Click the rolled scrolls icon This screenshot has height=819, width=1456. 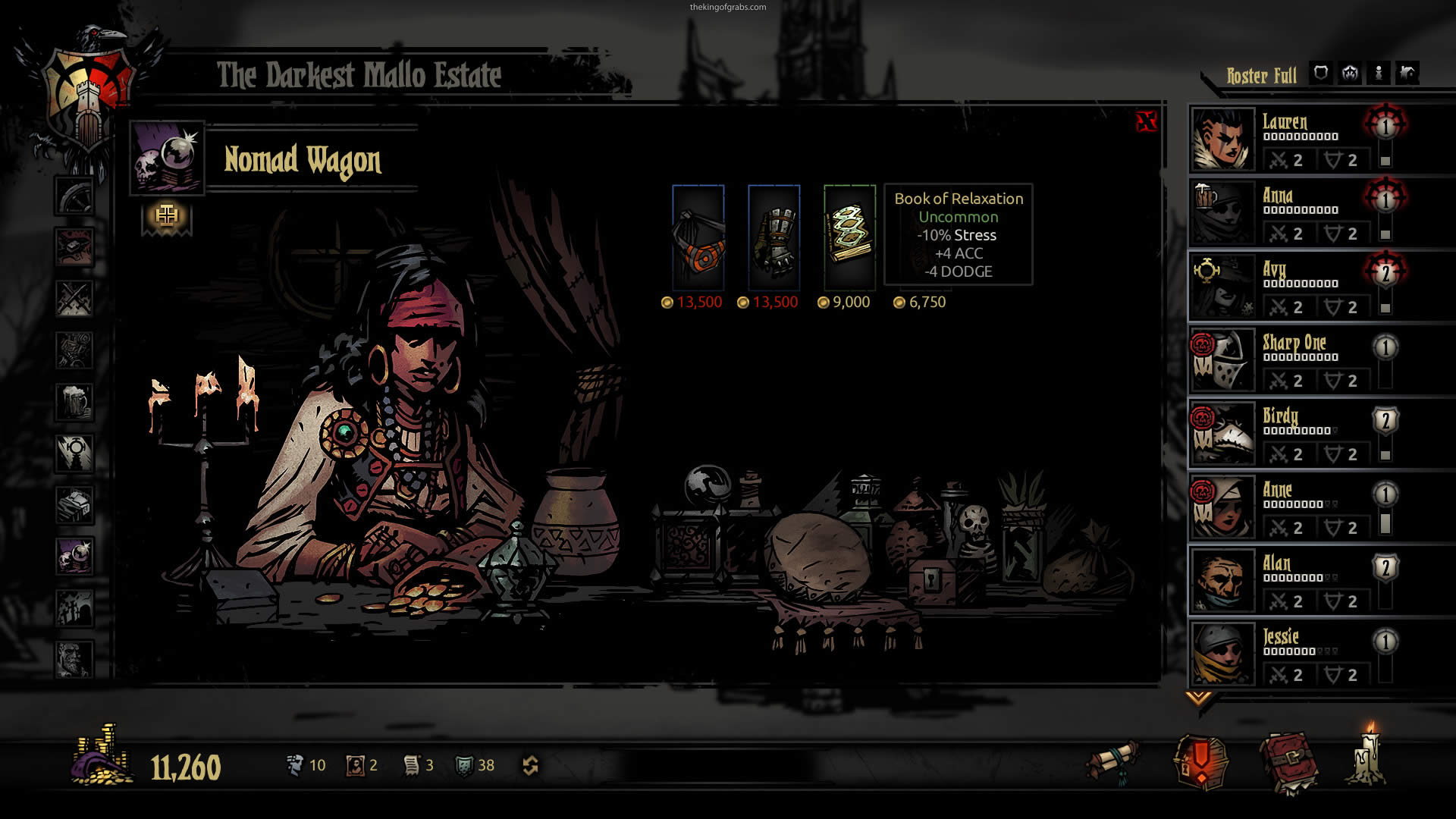[1112, 761]
